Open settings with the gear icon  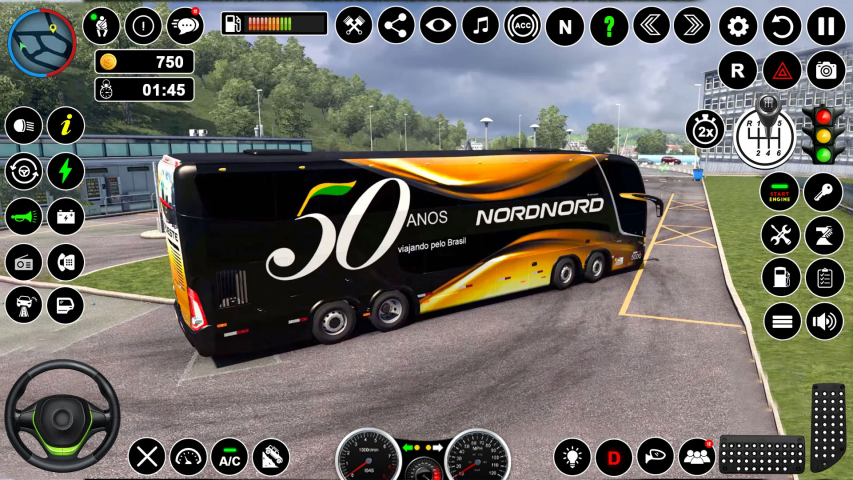[738, 26]
